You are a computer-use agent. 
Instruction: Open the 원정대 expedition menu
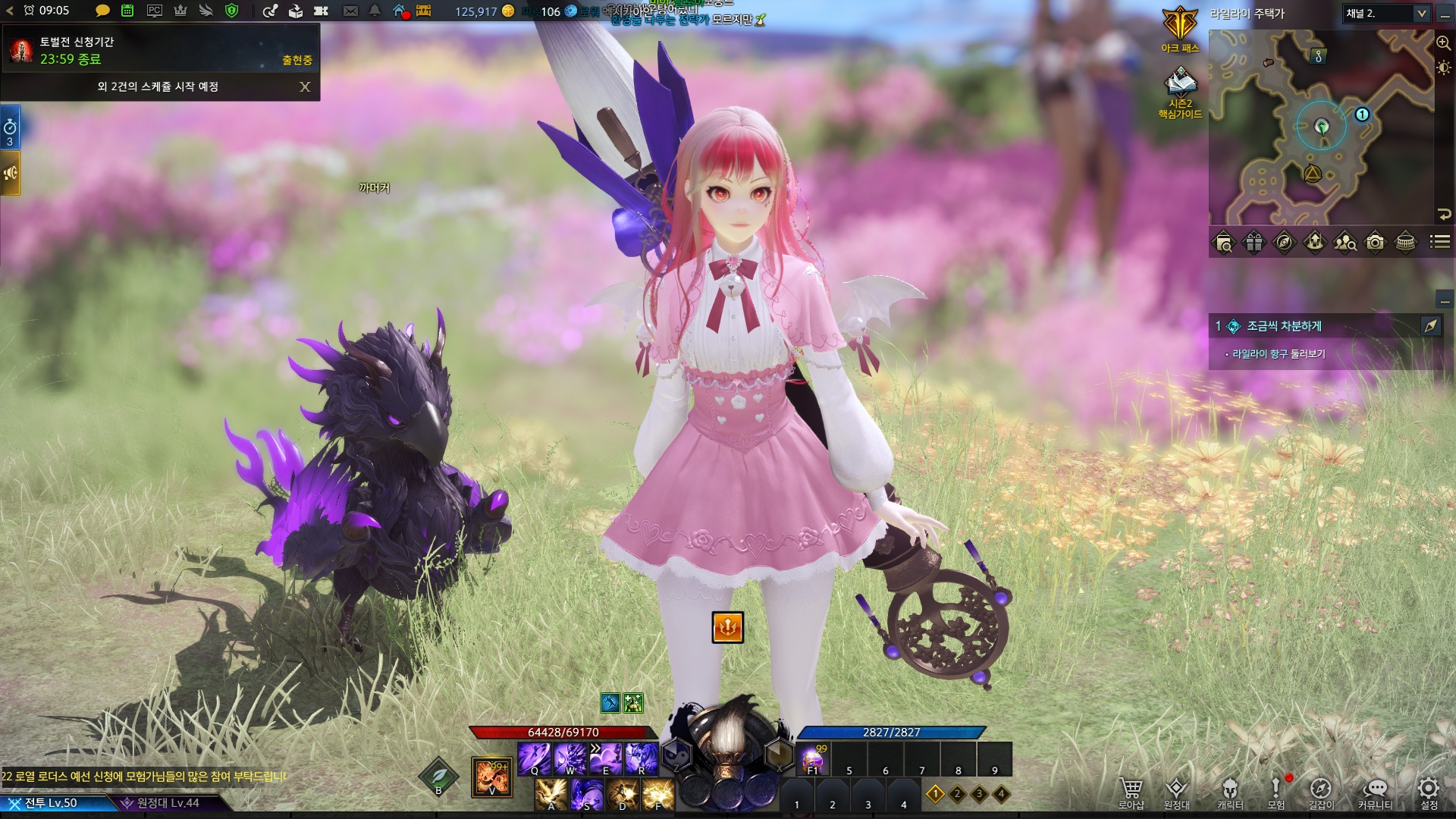[x=1176, y=792]
